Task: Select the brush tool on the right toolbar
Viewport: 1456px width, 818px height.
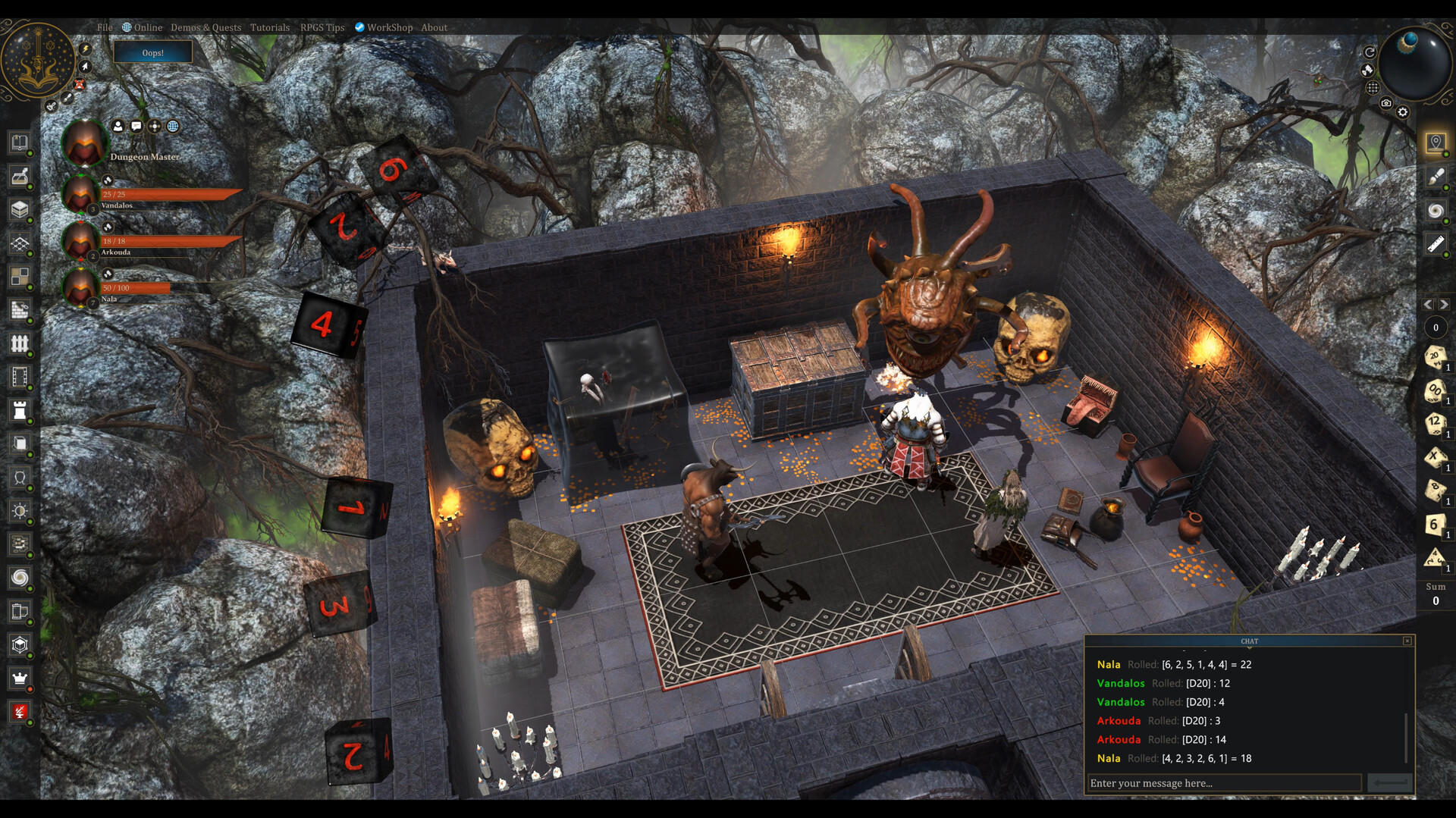Action: point(1436,176)
